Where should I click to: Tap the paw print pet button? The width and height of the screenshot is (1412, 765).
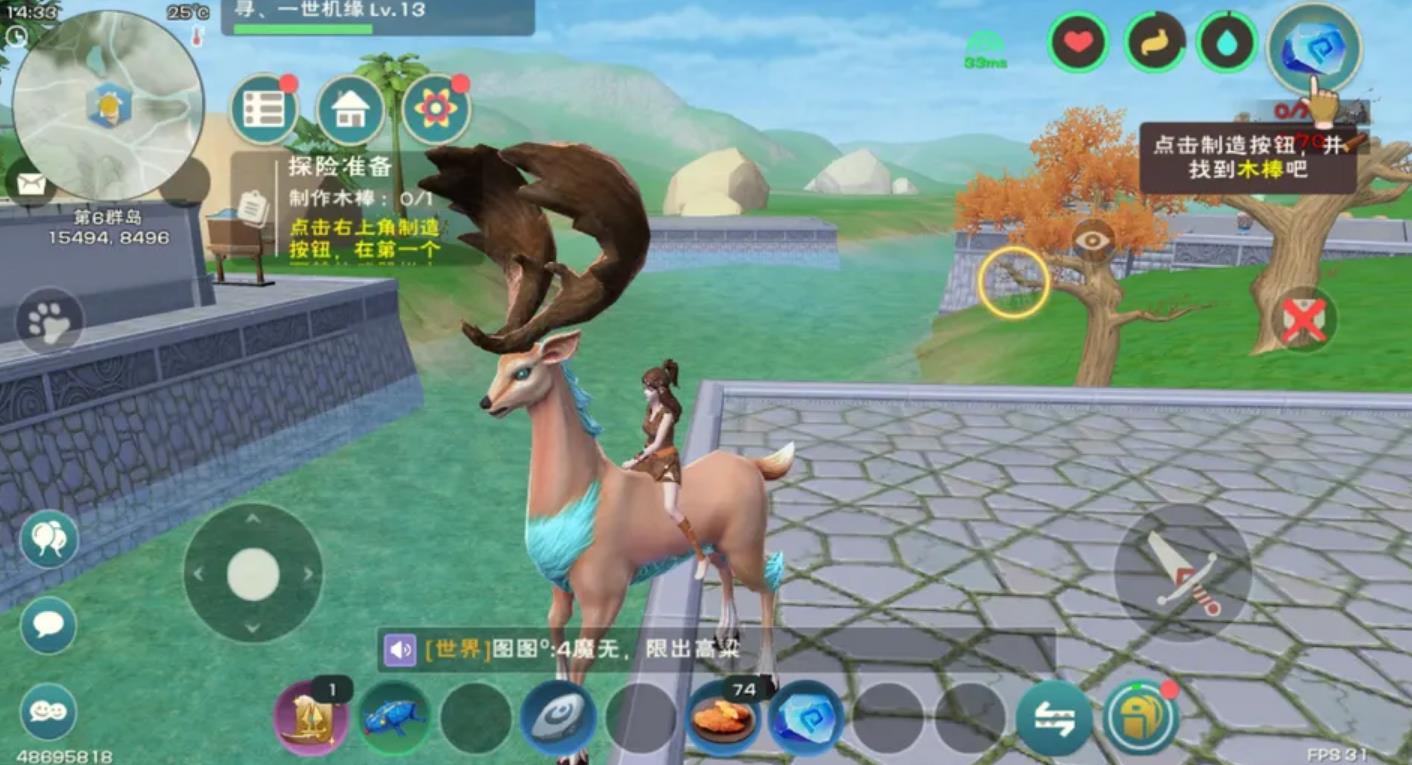[49, 321]
